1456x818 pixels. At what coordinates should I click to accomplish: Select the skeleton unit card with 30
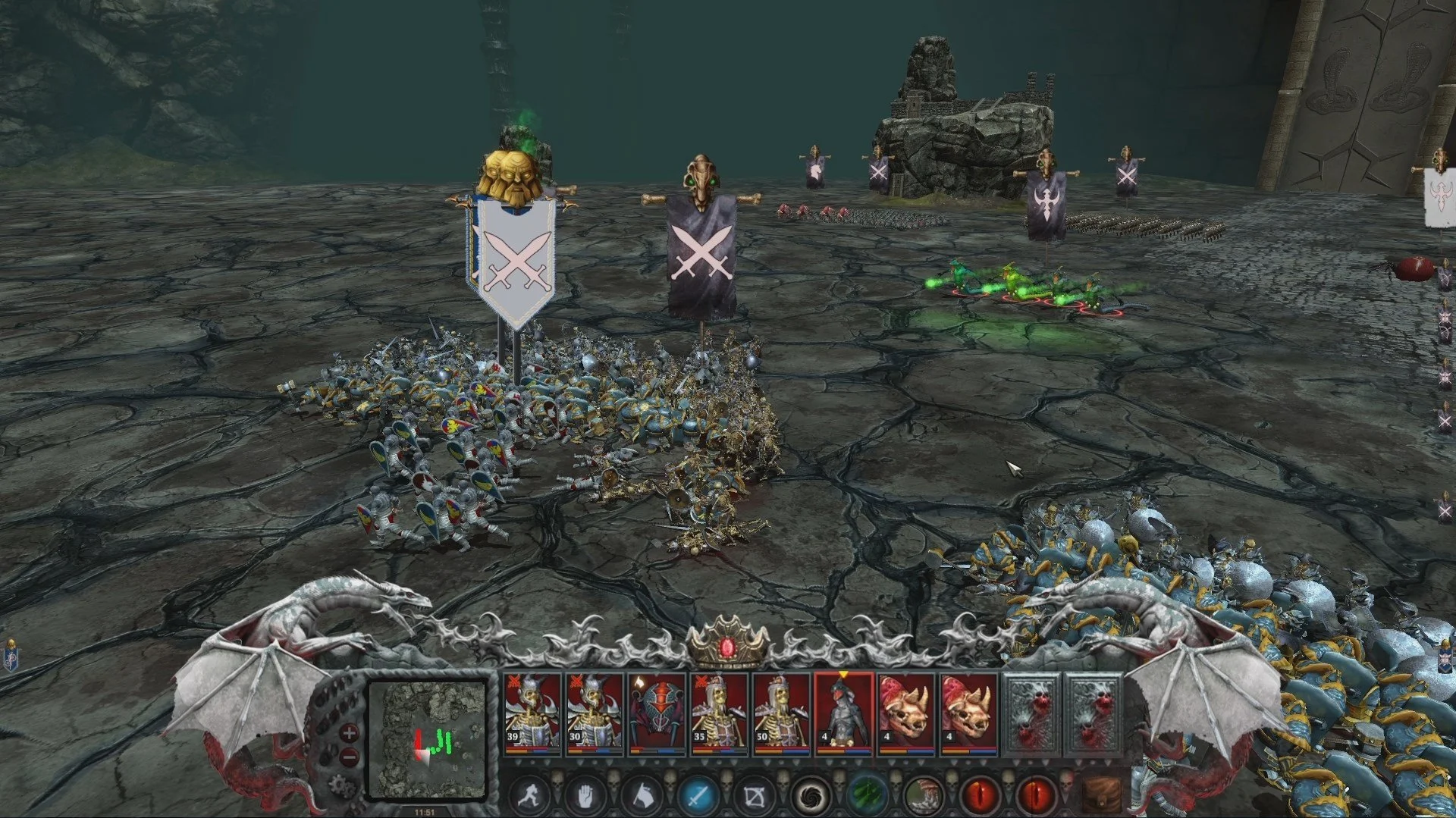point(594,714)
